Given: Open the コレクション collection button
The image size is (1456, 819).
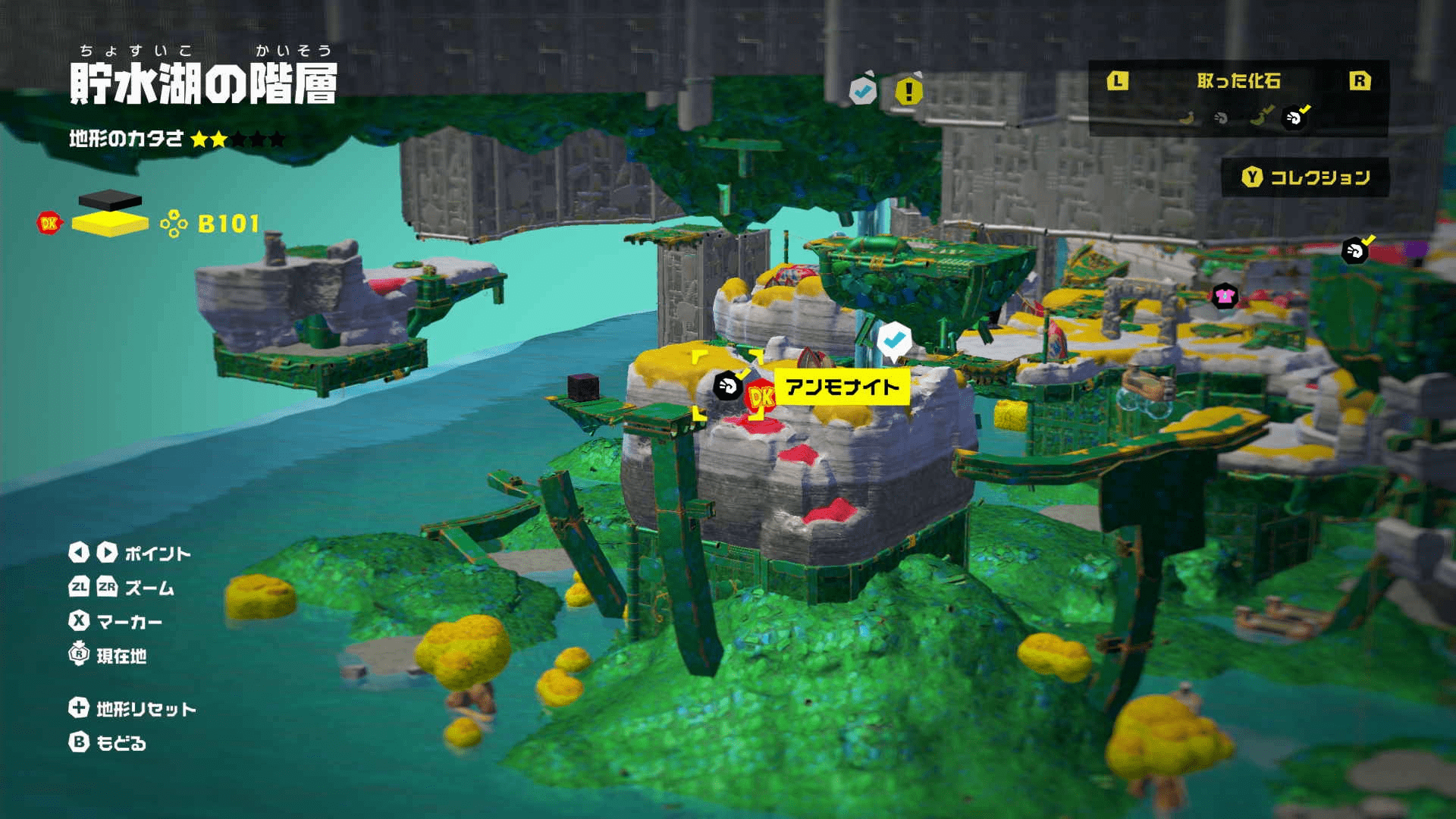Looking at the screenshot, I should pyautogui.click(x=1305, y=177).
